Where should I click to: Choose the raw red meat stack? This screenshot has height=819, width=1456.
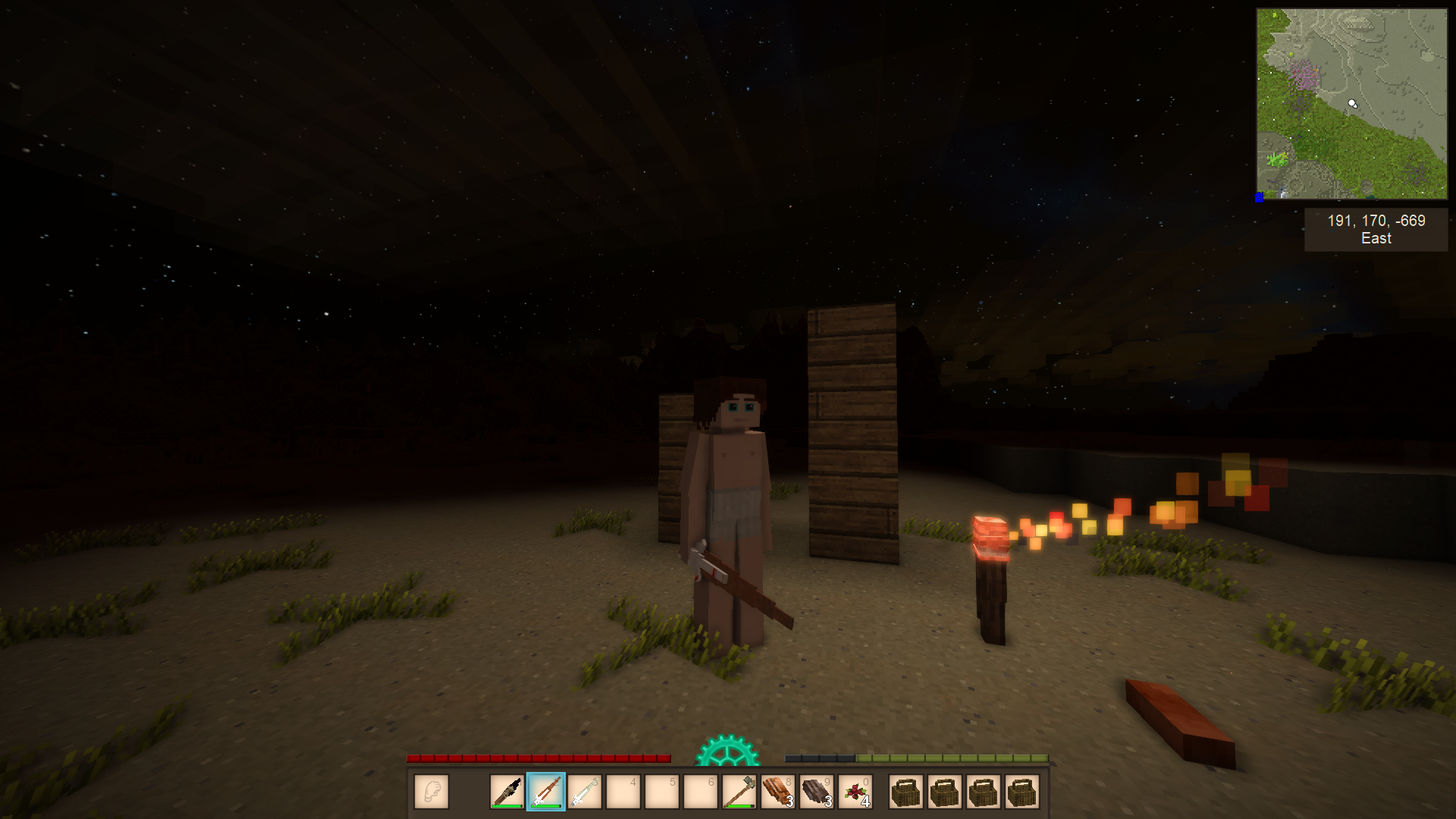click(x=777, y=792)
